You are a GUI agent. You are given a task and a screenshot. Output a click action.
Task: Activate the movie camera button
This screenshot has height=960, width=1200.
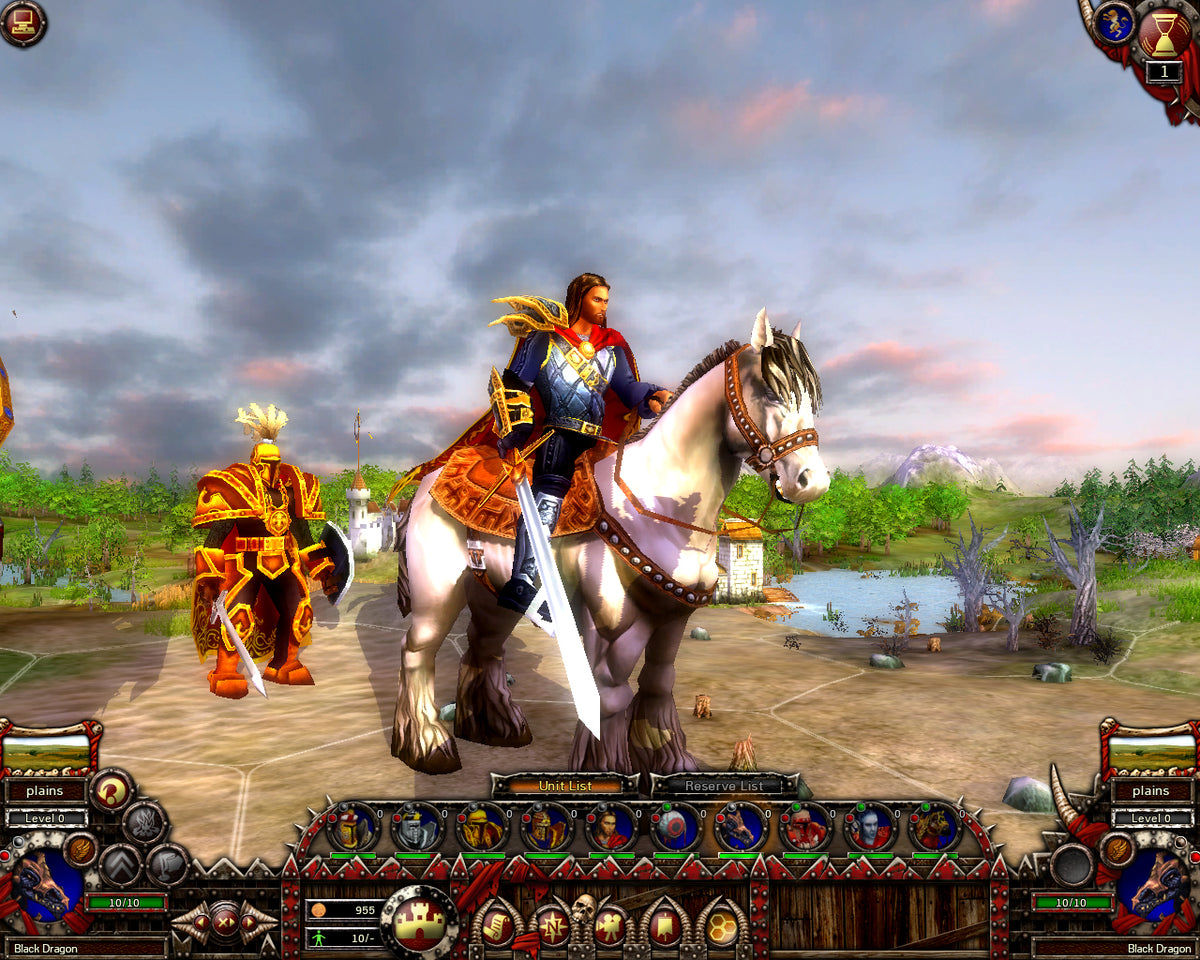609,926
